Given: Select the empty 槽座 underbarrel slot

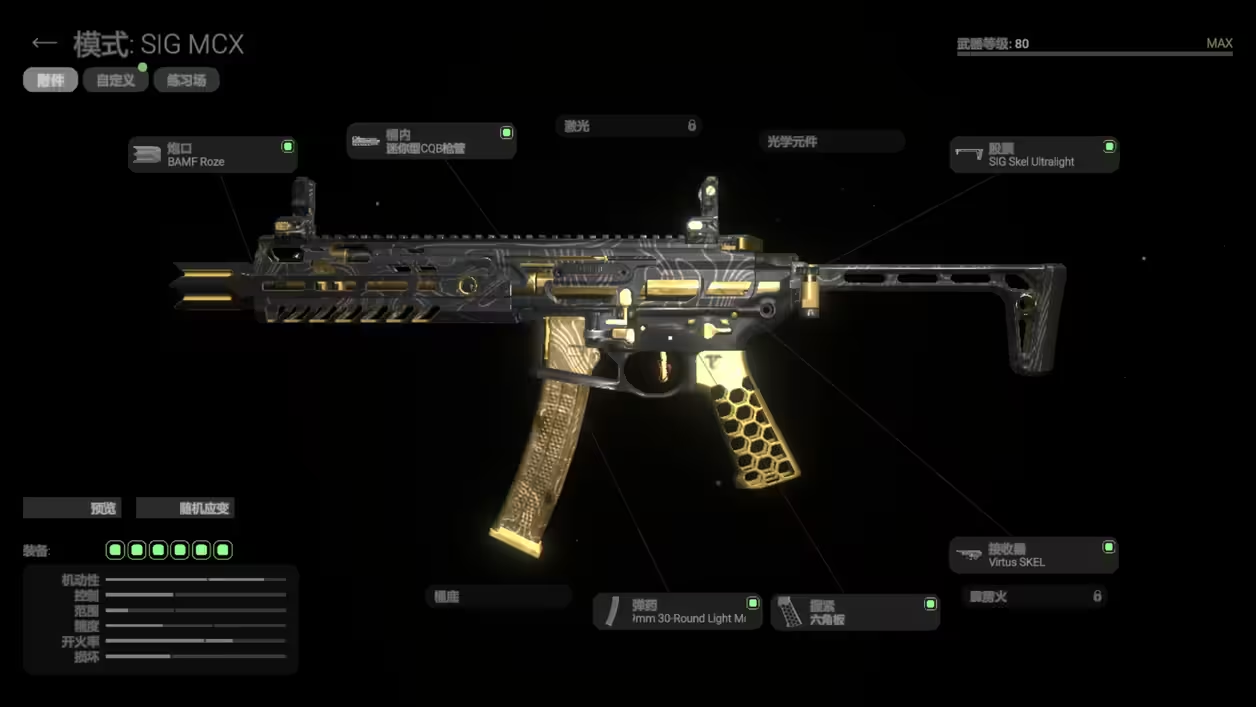Looking at the screenshot, I should tap(498, 597).
